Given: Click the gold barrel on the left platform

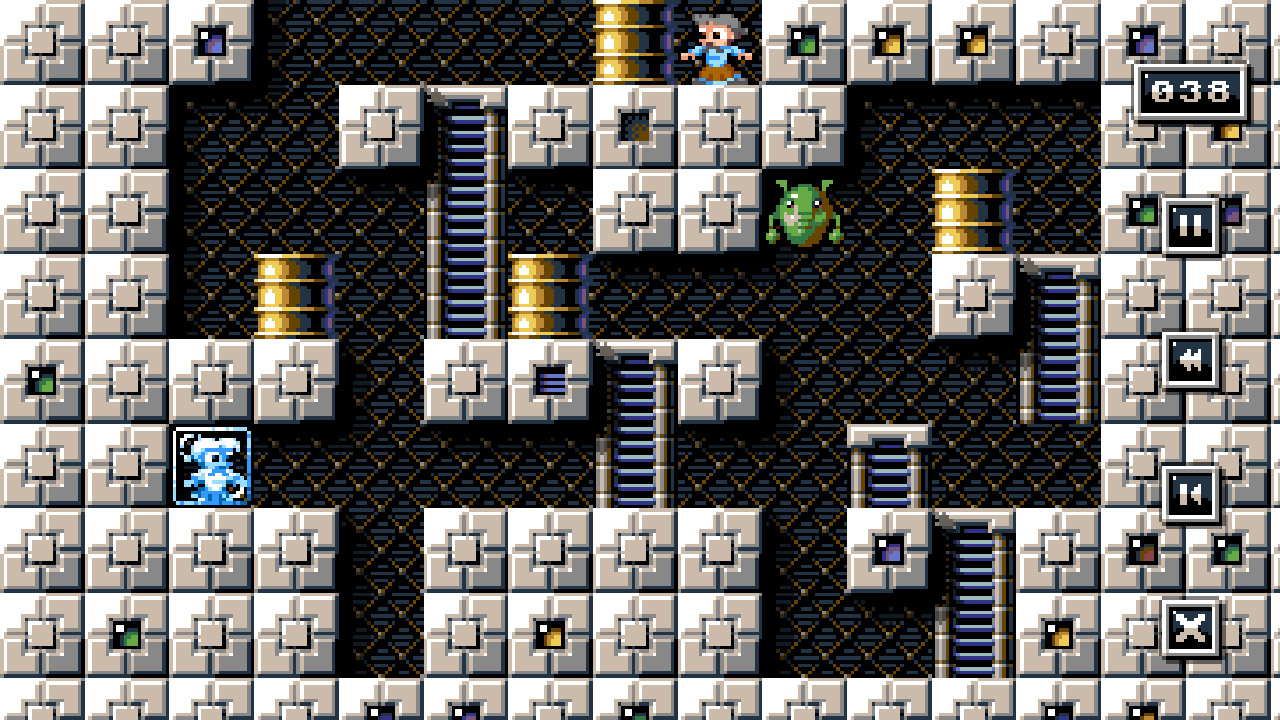Looking at the screenshot, I should point(292,295).
